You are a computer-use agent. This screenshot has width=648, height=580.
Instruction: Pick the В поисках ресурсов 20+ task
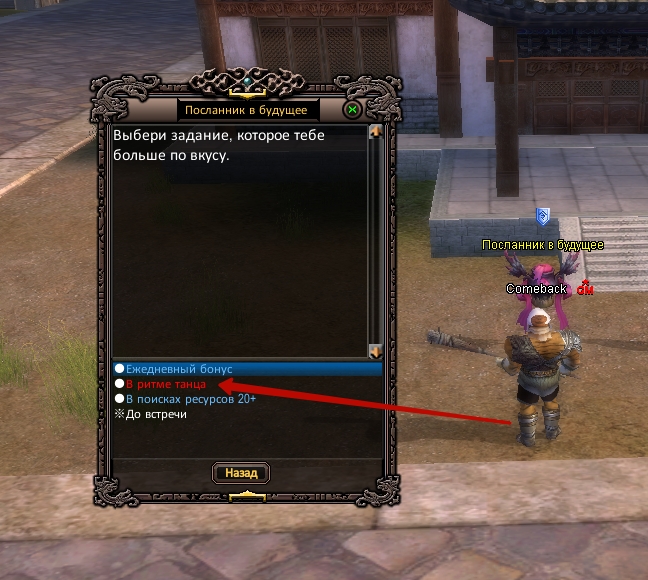[x=190, y=399]
